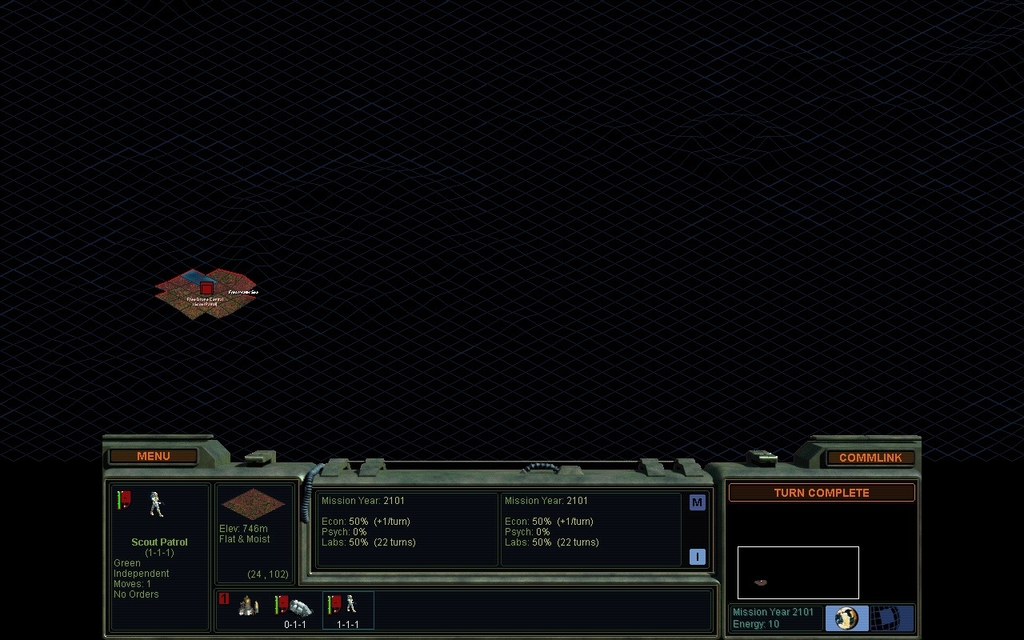Click the Scout Patrol unit portrait

(x=157, y=504)
